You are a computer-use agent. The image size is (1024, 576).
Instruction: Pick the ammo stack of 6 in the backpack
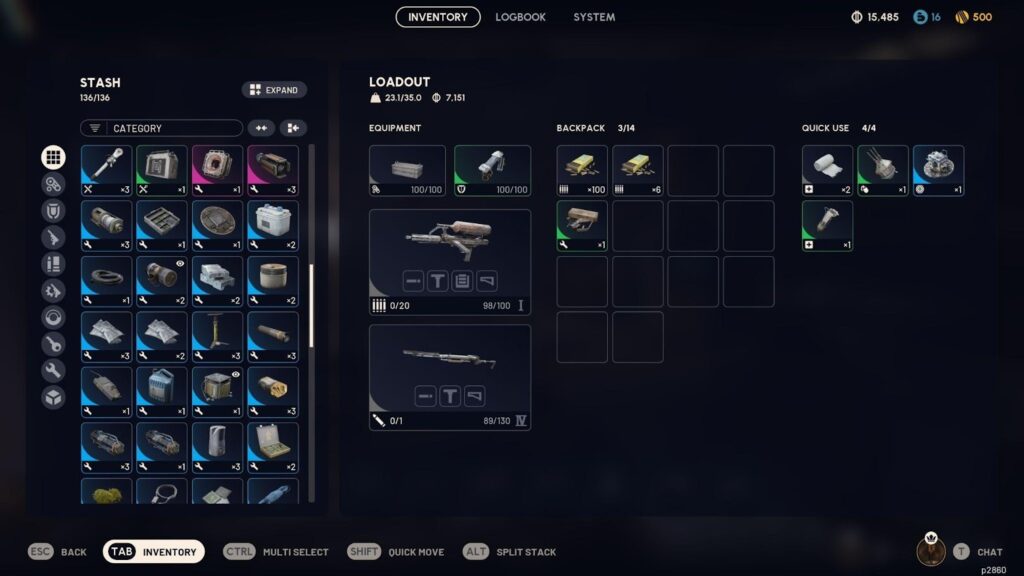pos(638,171)
